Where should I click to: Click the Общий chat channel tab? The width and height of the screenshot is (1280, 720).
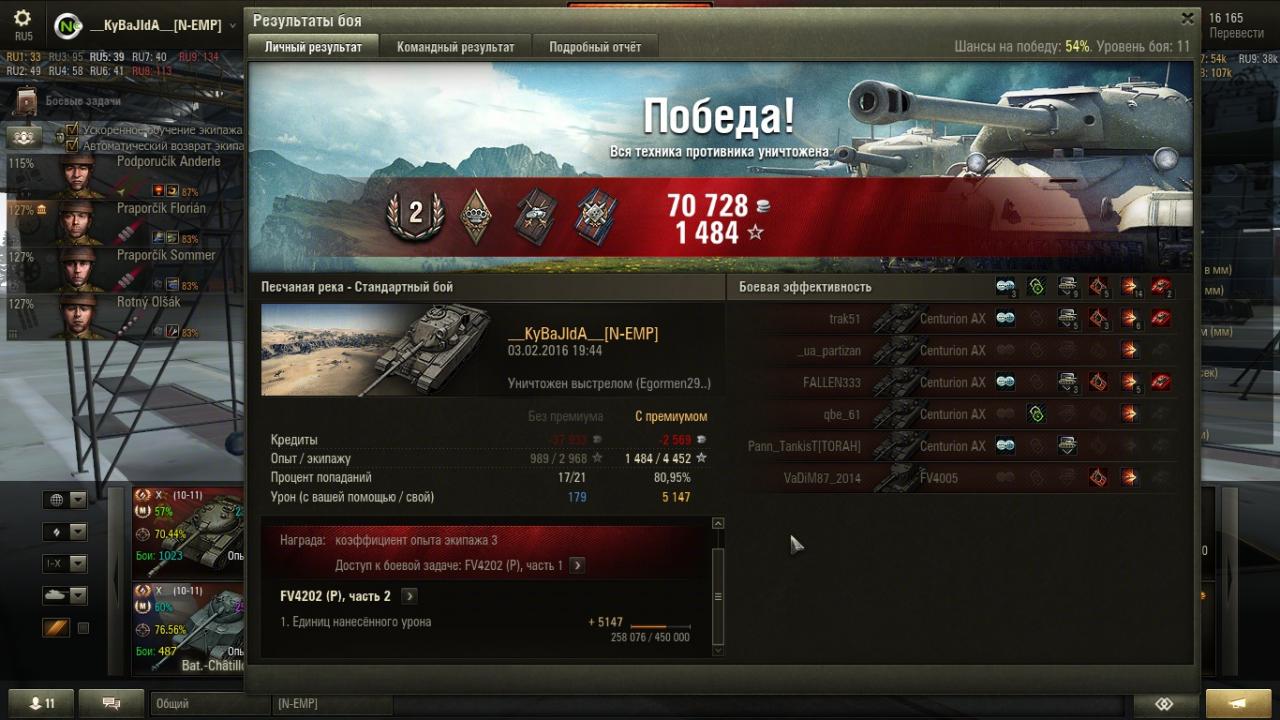(210, 704)
